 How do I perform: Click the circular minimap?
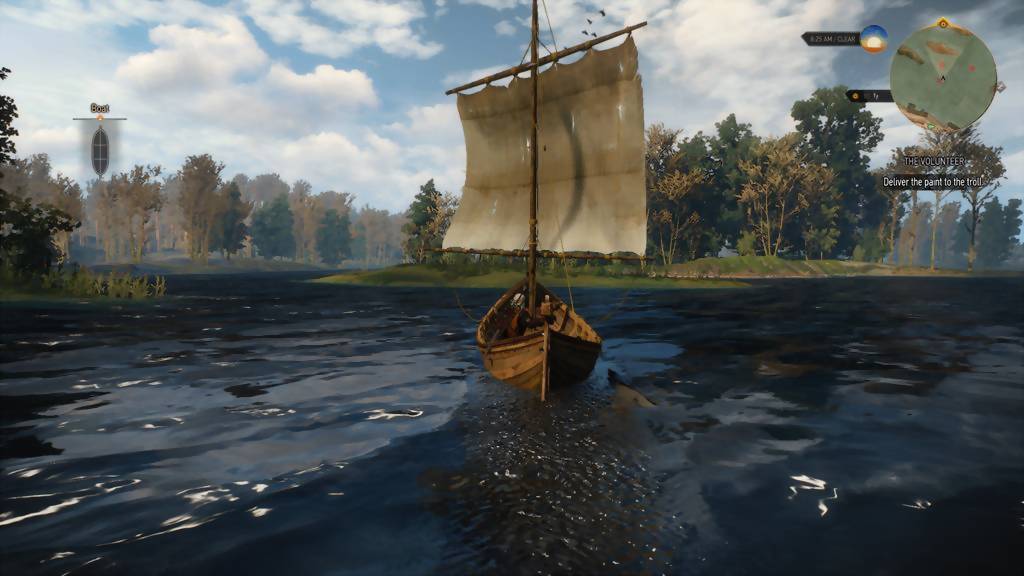943,77
